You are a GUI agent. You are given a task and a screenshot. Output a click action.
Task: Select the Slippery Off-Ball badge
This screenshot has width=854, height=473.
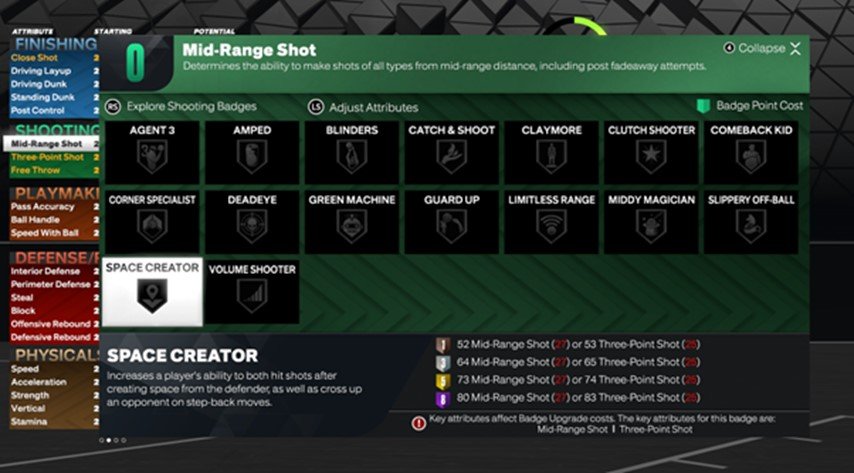(x=751, y=222)
